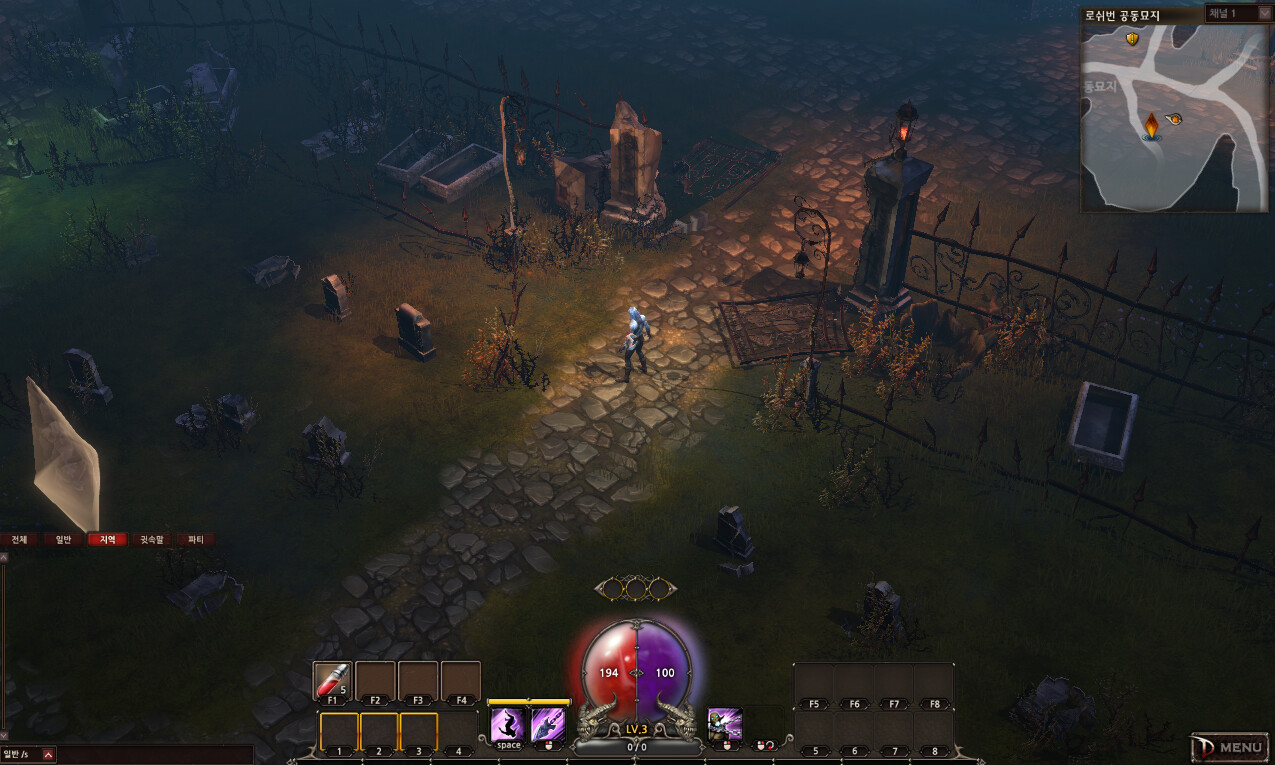Viewport: 1275px width, 765px height.
Task: Click the yellow shield quest marker on minimap
Action: (x=1132, y=39)
